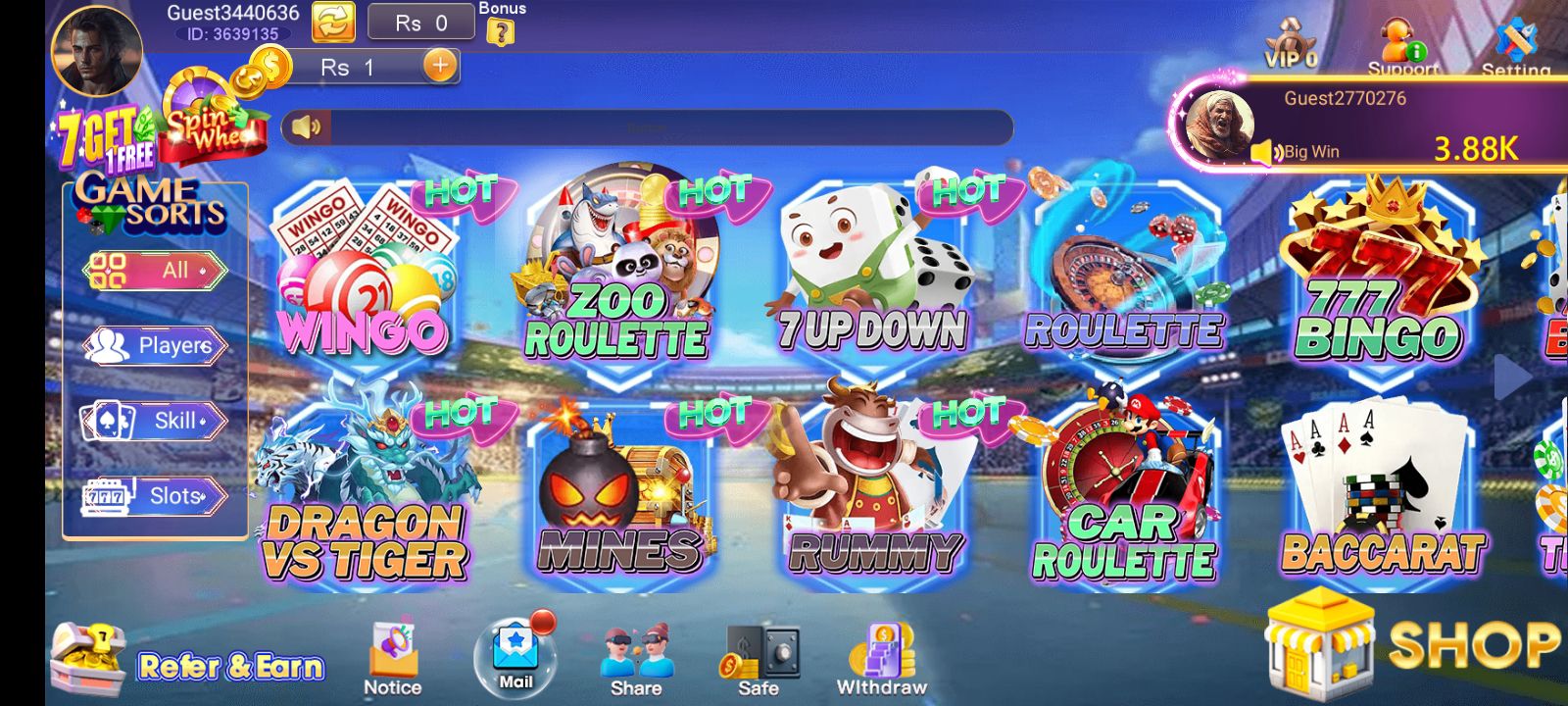Select the 7 Up Down game
1568x706 pixels.
[x=870, y=279]
